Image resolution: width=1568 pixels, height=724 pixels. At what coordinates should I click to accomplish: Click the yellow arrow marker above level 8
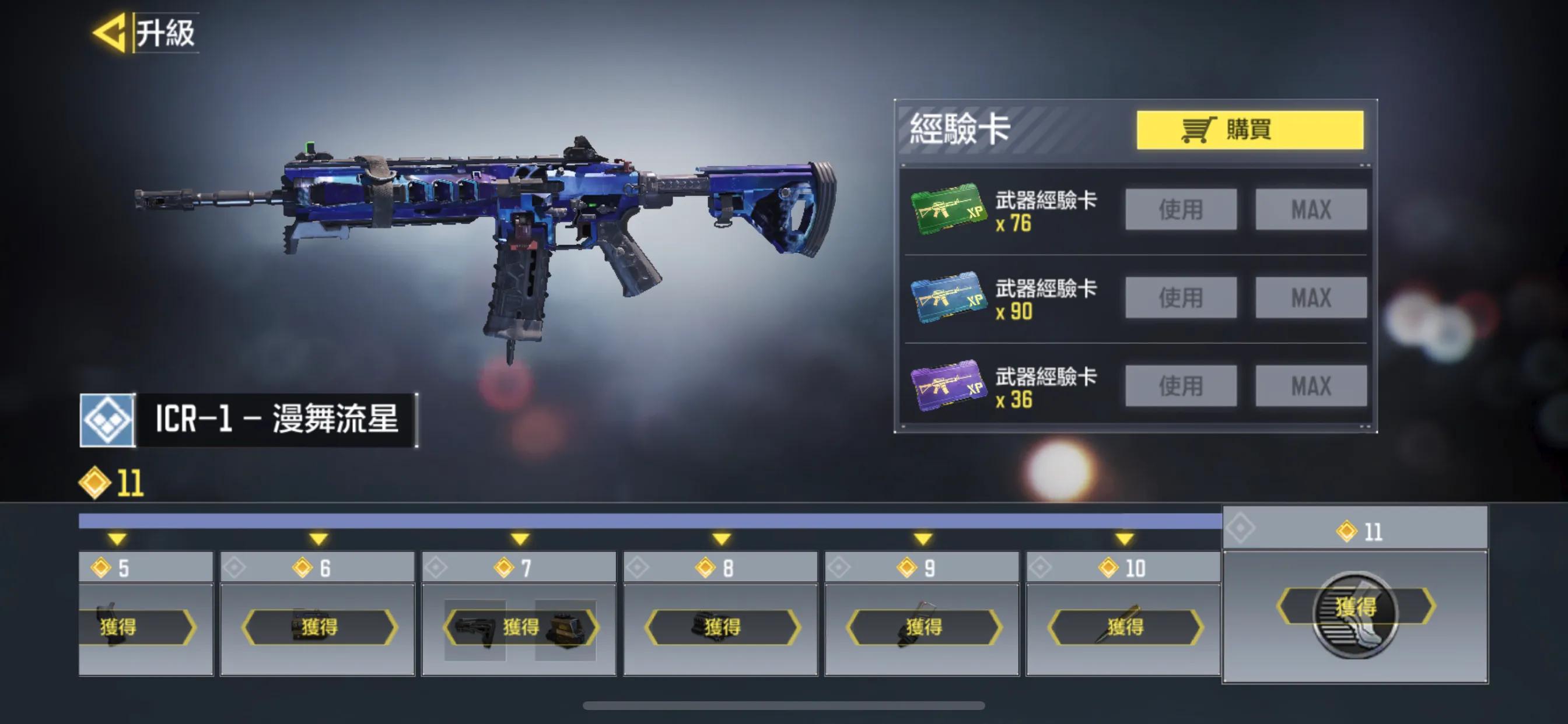[722, 539]
